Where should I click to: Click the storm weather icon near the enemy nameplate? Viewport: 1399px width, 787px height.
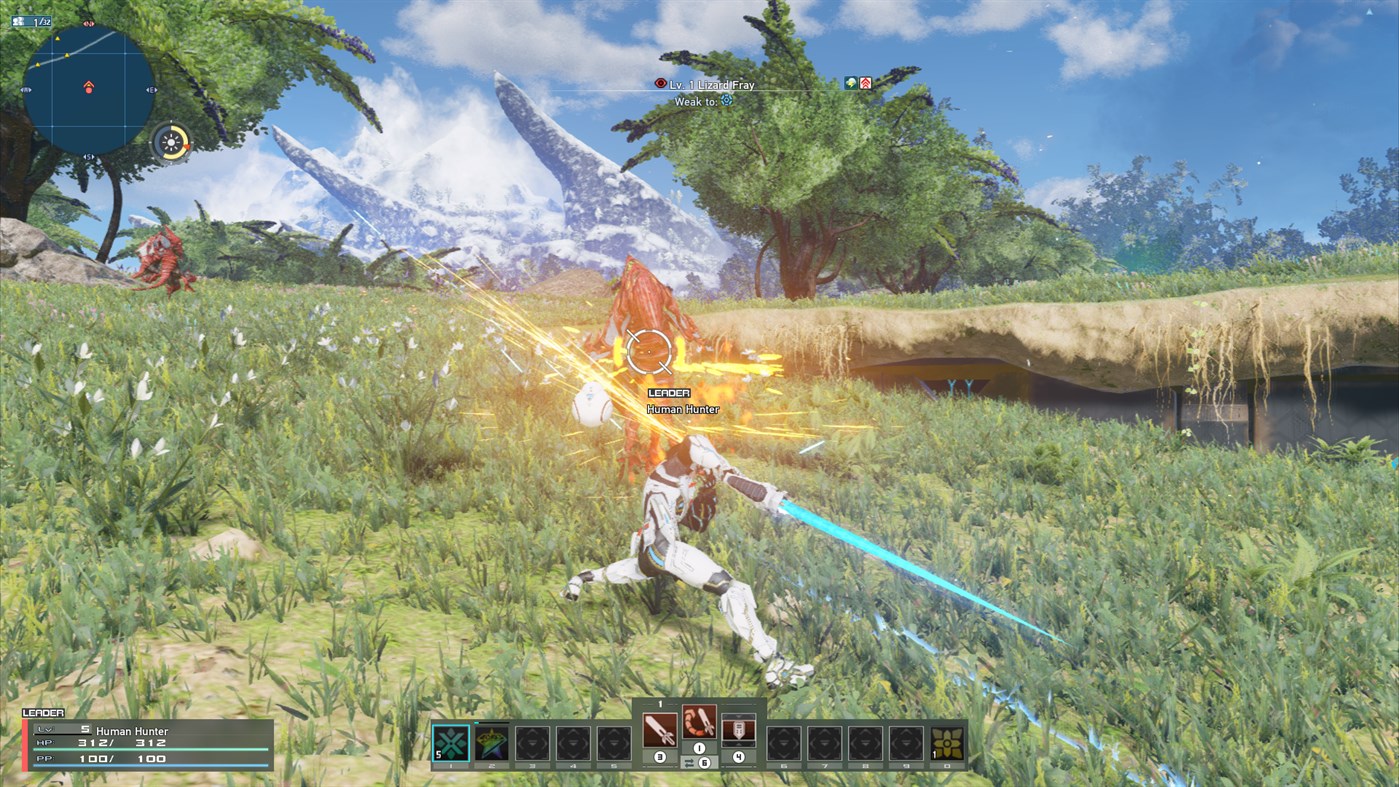point(850,83)
